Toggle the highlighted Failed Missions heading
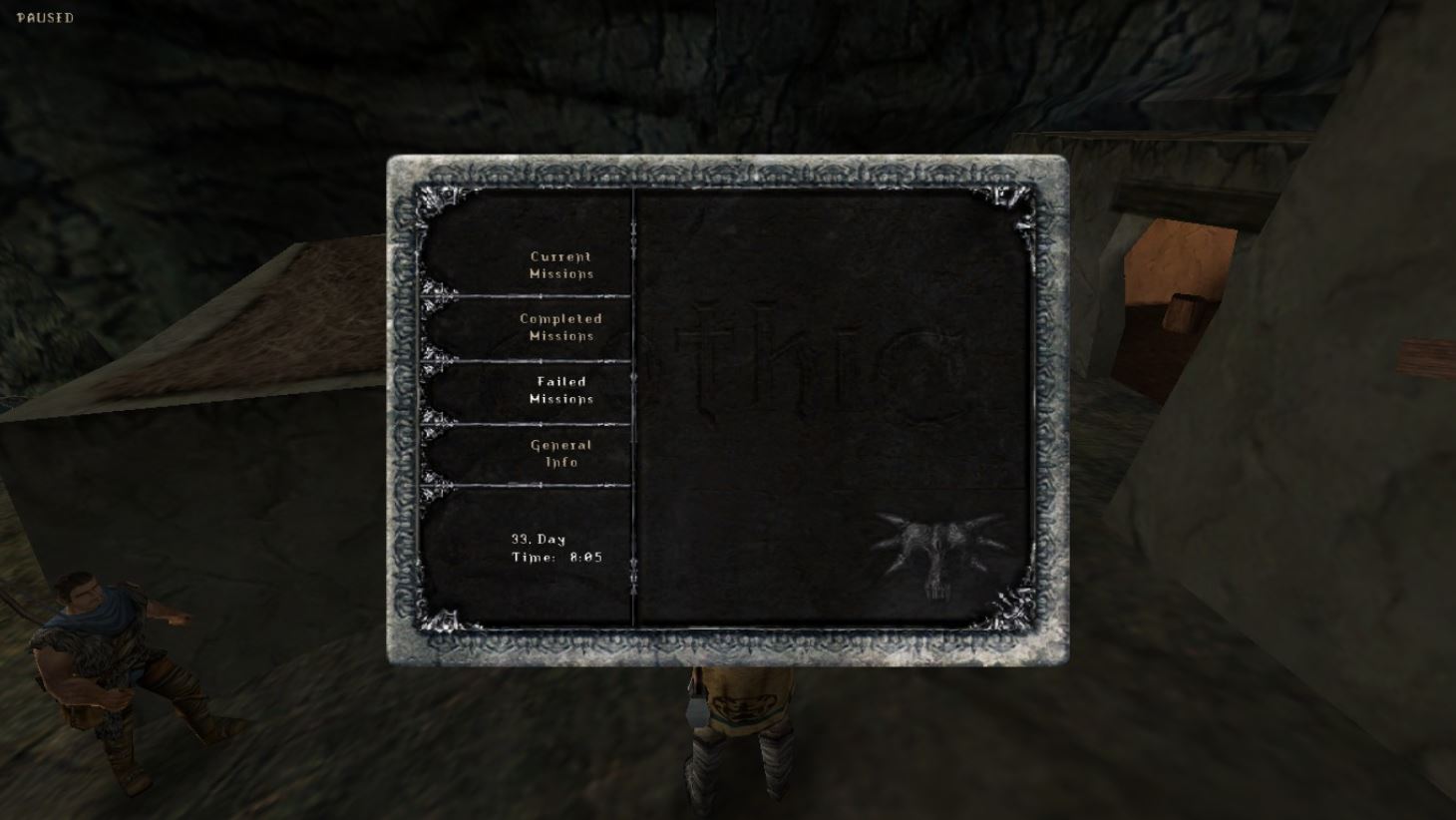Screen dimensions: 1456x820 (x=560, y=390)
